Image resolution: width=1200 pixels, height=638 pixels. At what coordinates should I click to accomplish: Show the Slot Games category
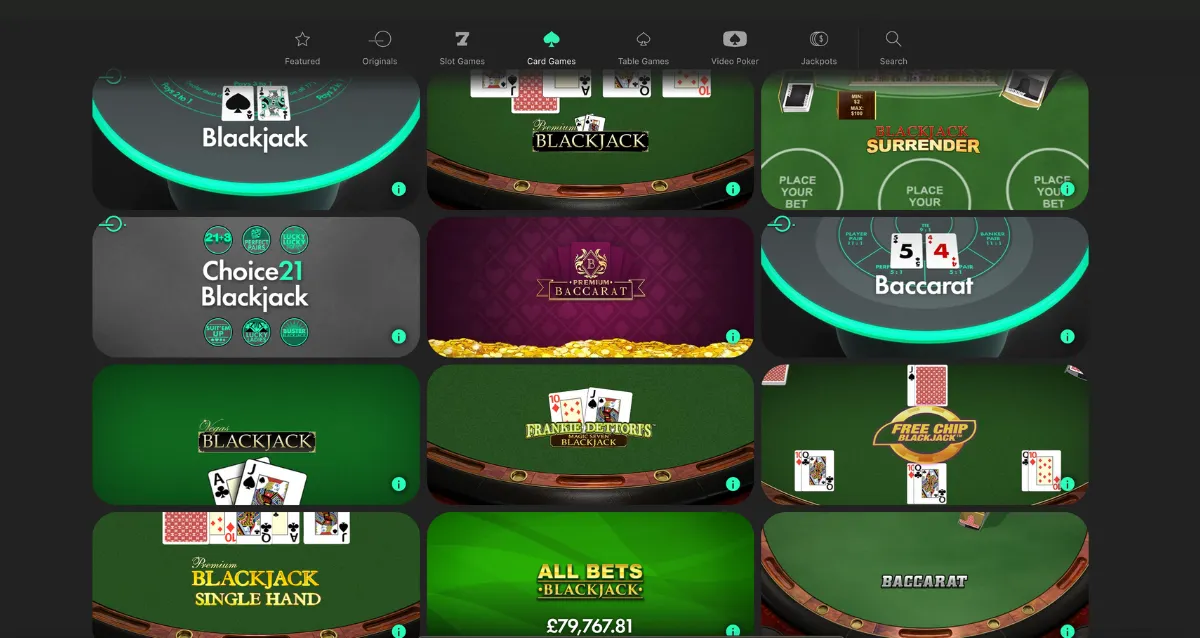[462, 47]
